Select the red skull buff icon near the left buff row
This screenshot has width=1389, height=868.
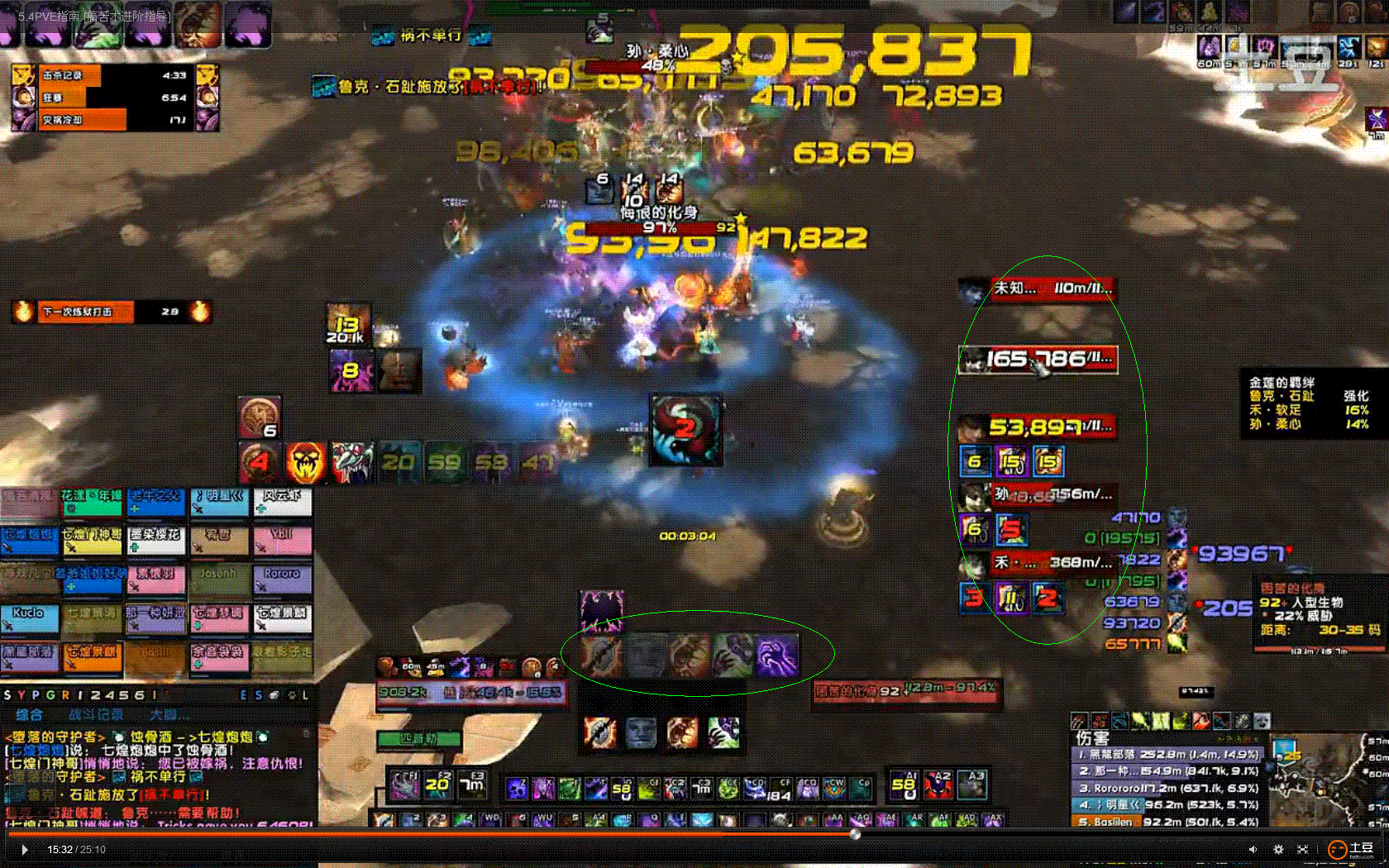pyautogui.click(x=306, y=461)
